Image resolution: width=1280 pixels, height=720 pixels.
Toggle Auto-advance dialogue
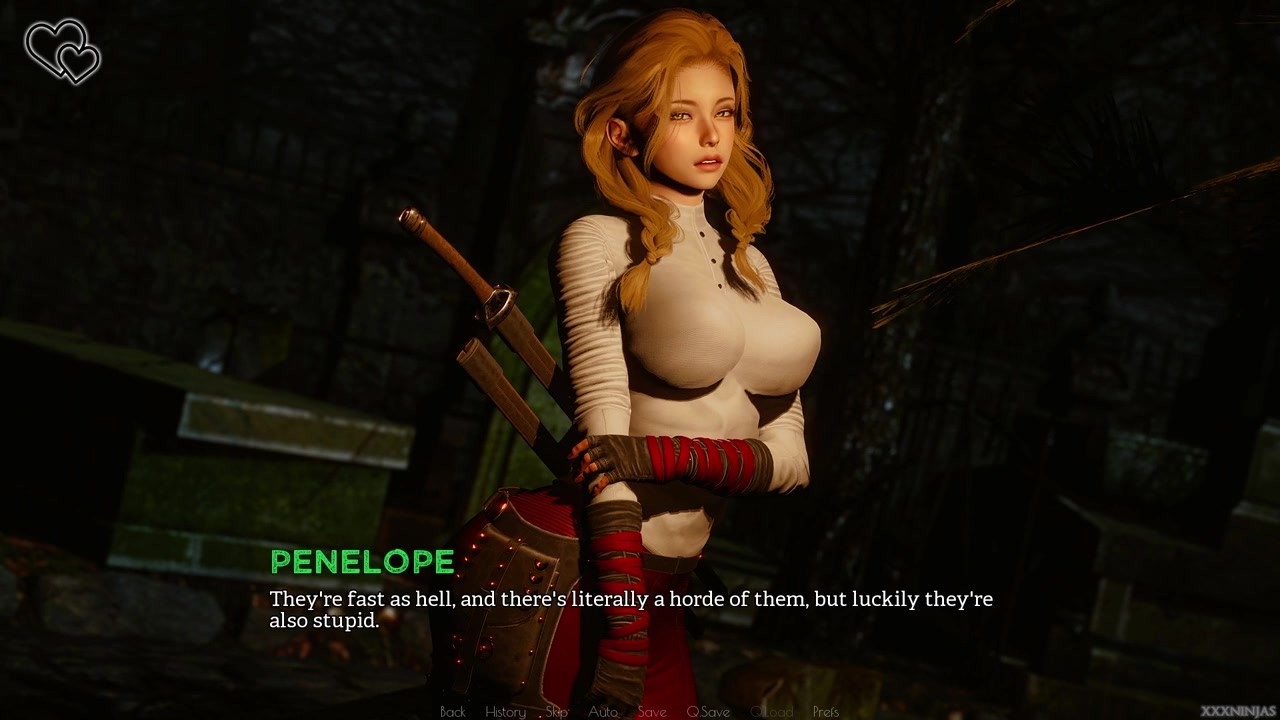pyautogui.click(x=602, y=712)
